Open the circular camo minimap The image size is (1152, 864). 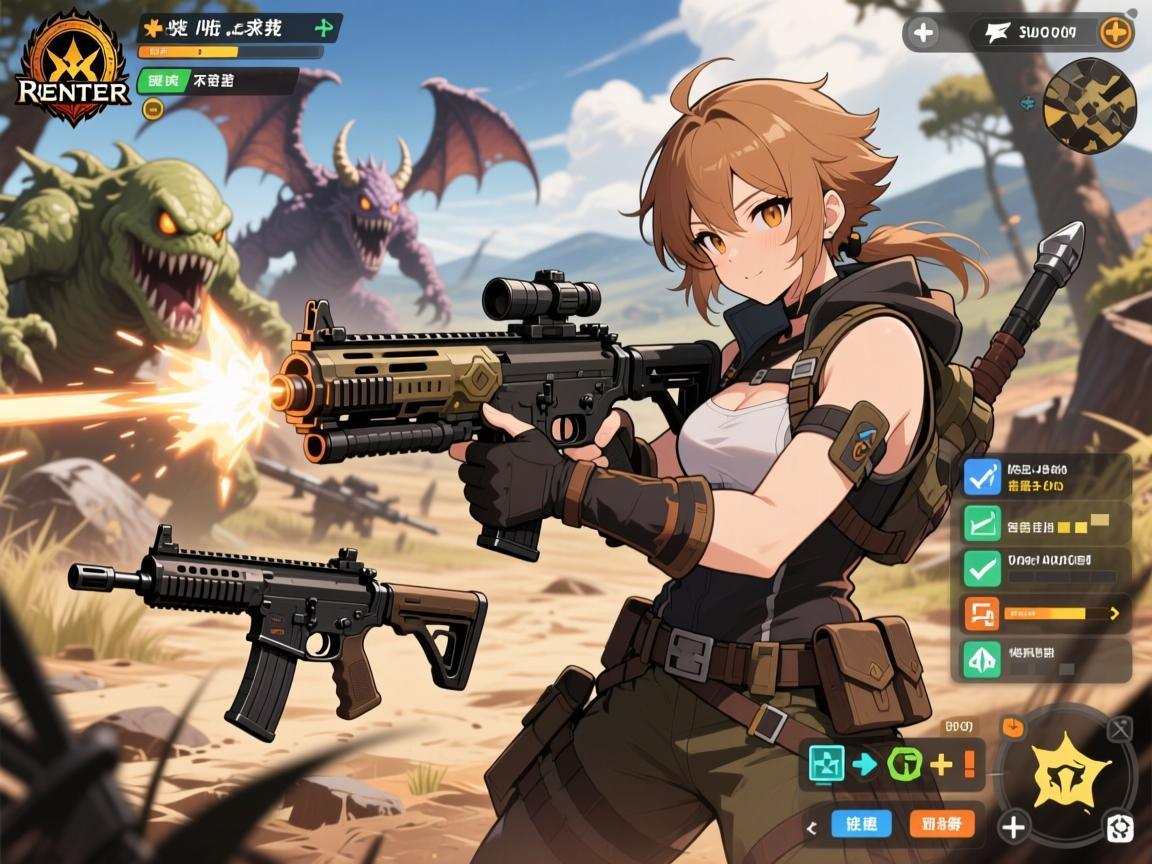1089,105
